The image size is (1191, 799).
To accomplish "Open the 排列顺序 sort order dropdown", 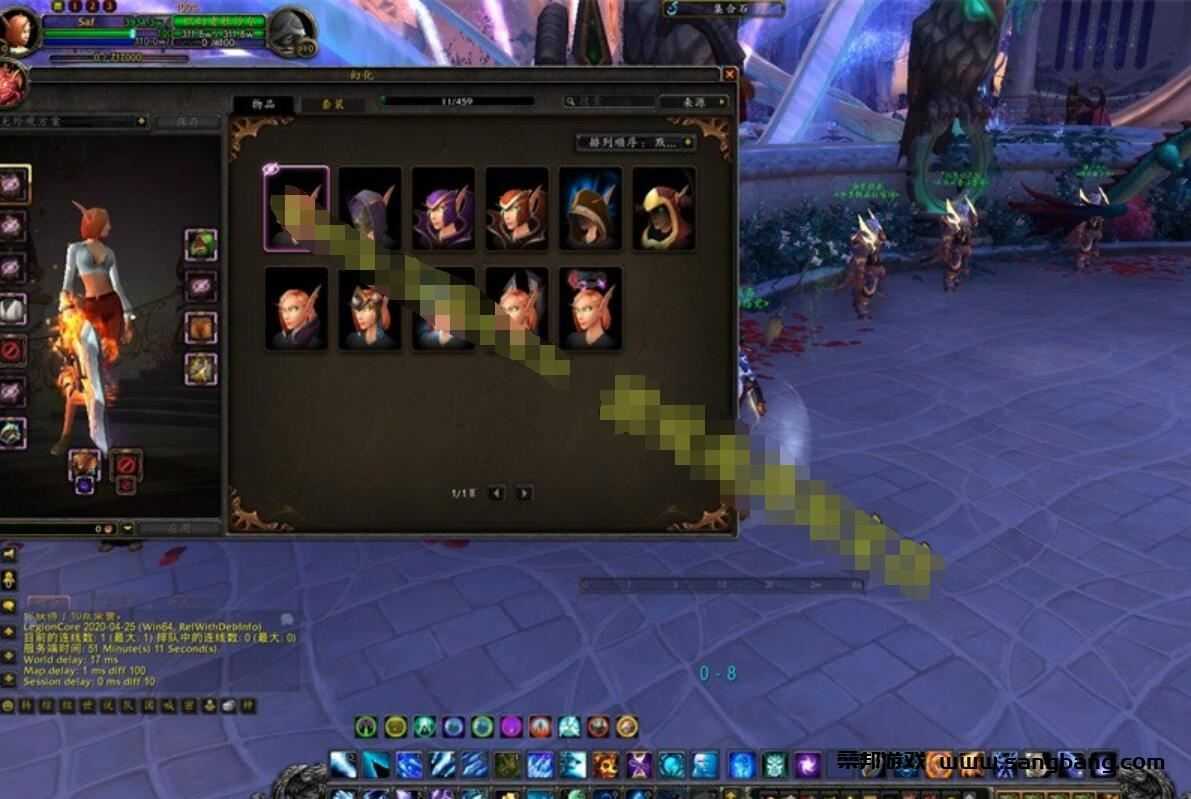I will 637,143.
